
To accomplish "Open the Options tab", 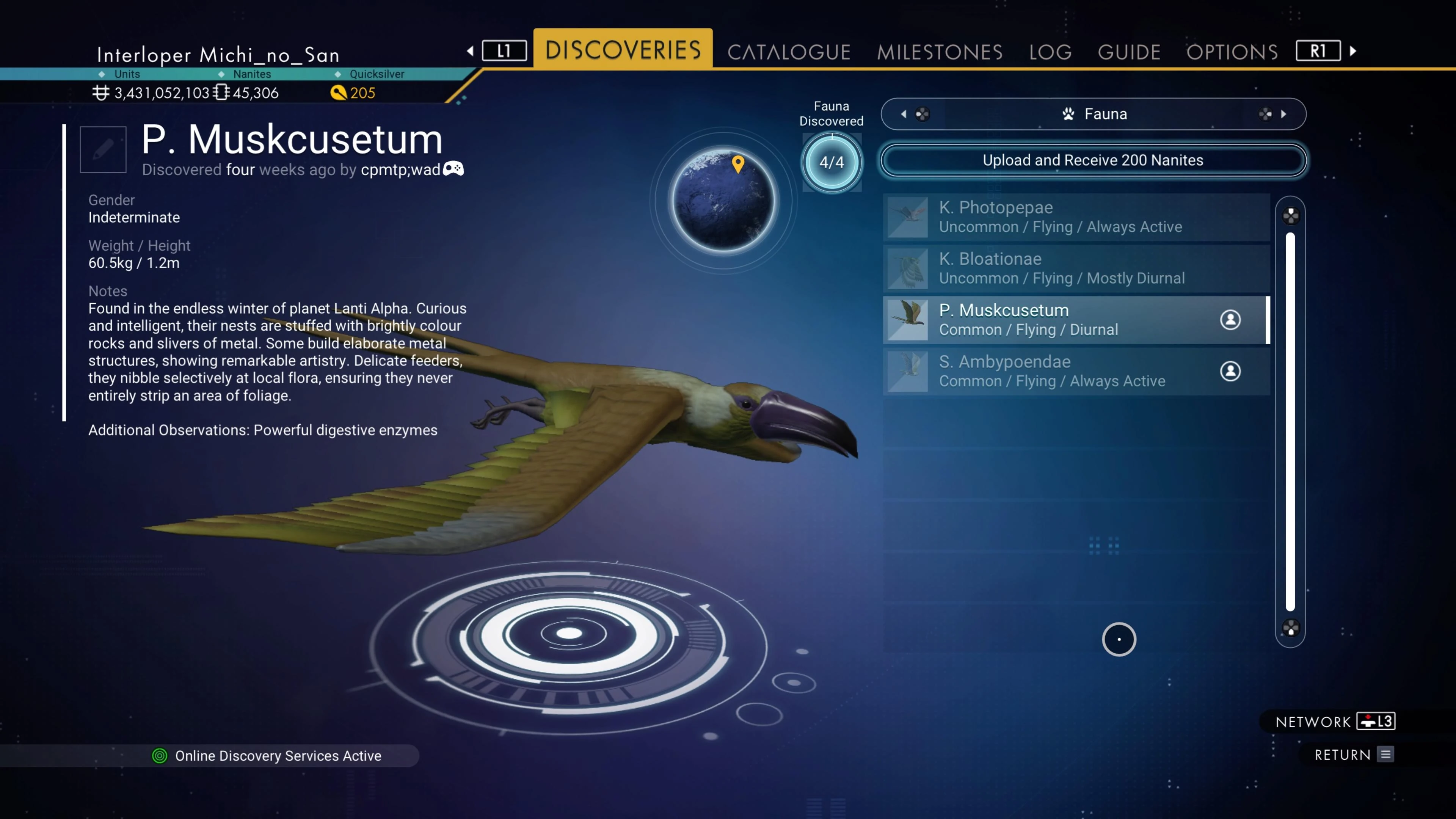I will click(x=1232, y=52).
